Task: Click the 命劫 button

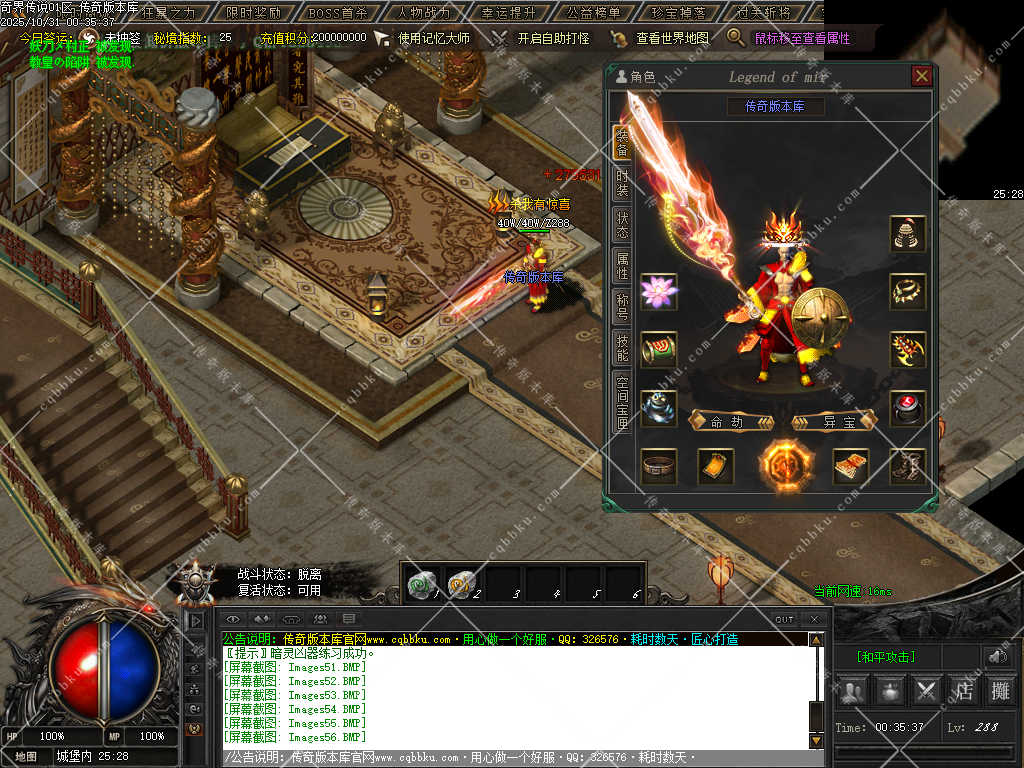Action: (x=731, y=421)
